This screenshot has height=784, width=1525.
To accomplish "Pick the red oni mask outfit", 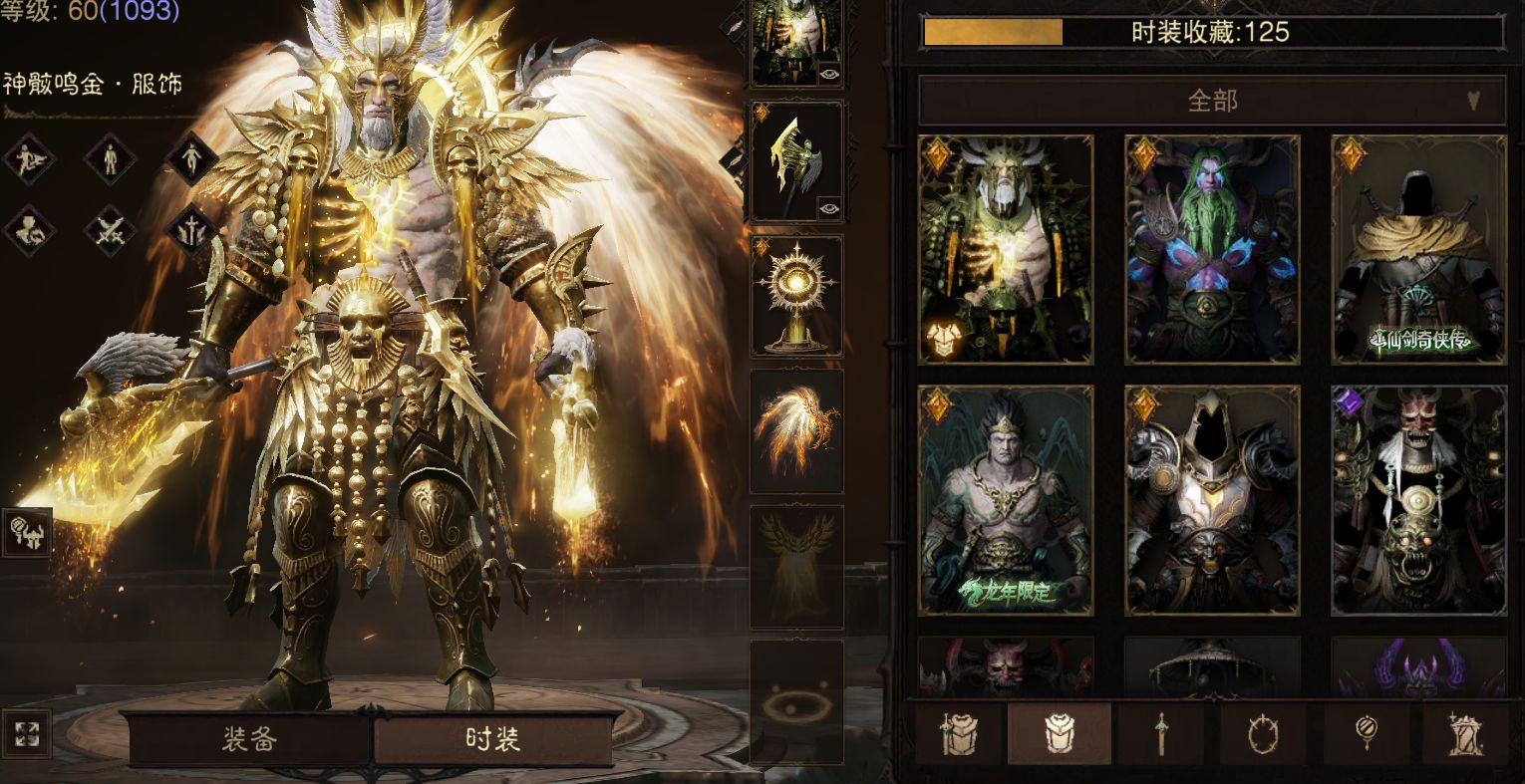I will 1418,500.
